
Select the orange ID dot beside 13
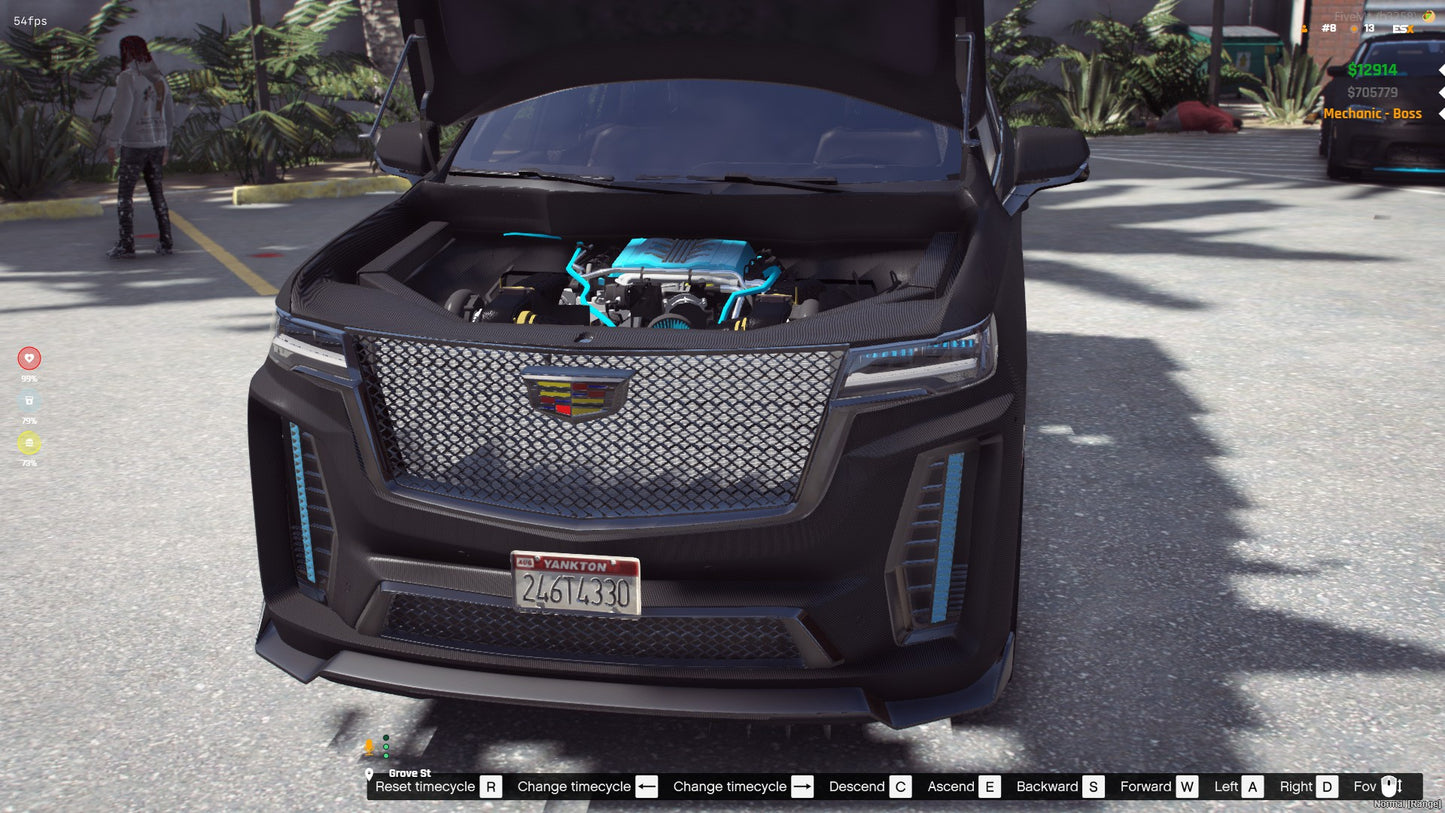[1353, 28]
